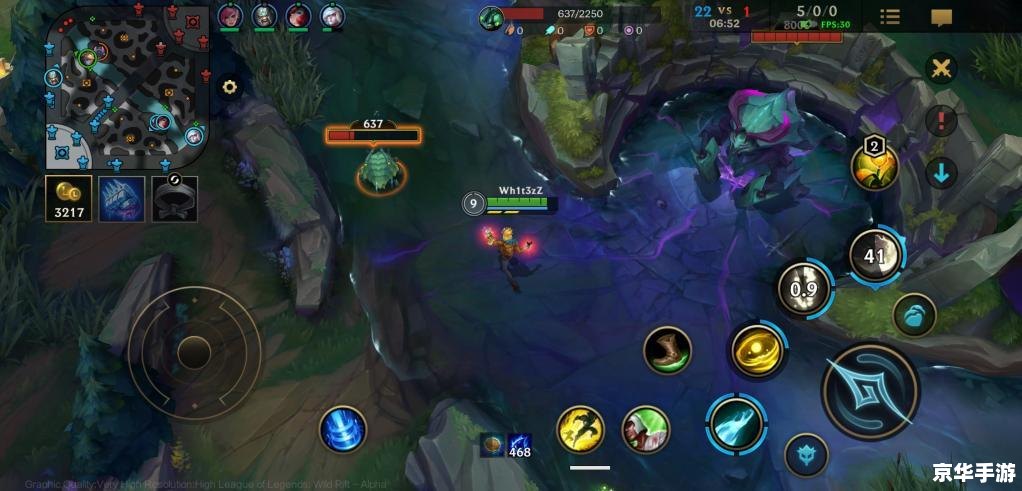Viewport: 1022px width, 491px height.
Task: Send the crossed swords attack ping
Action: [941, 69]
